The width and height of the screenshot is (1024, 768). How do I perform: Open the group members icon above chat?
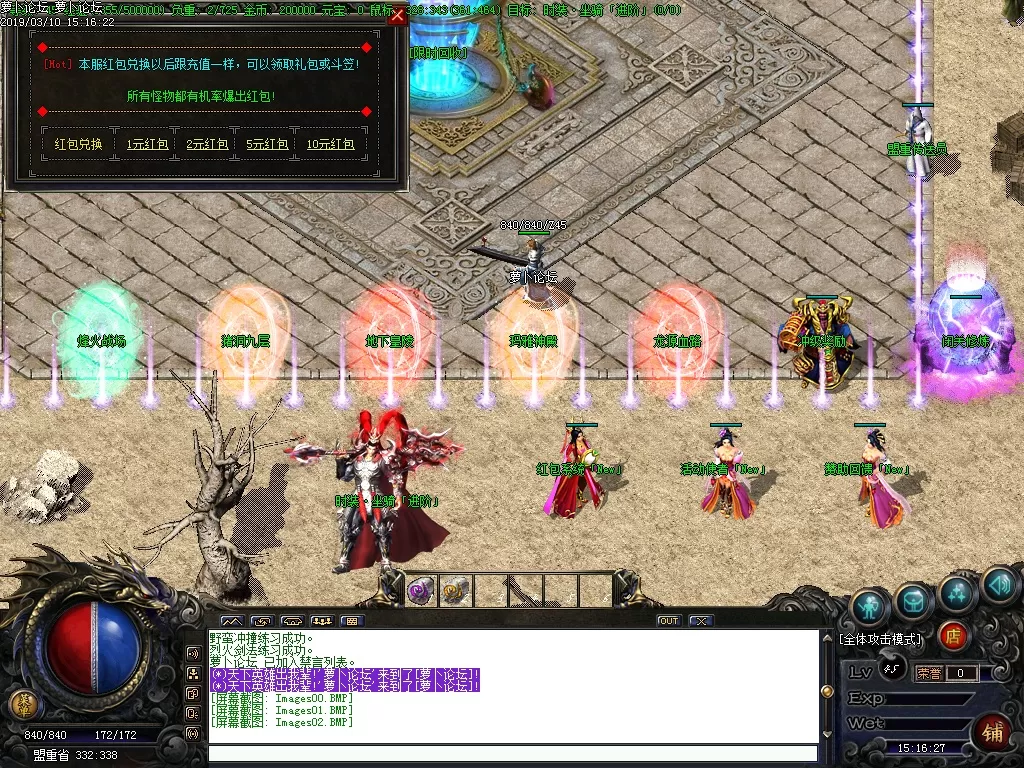[x=322, y=621]
